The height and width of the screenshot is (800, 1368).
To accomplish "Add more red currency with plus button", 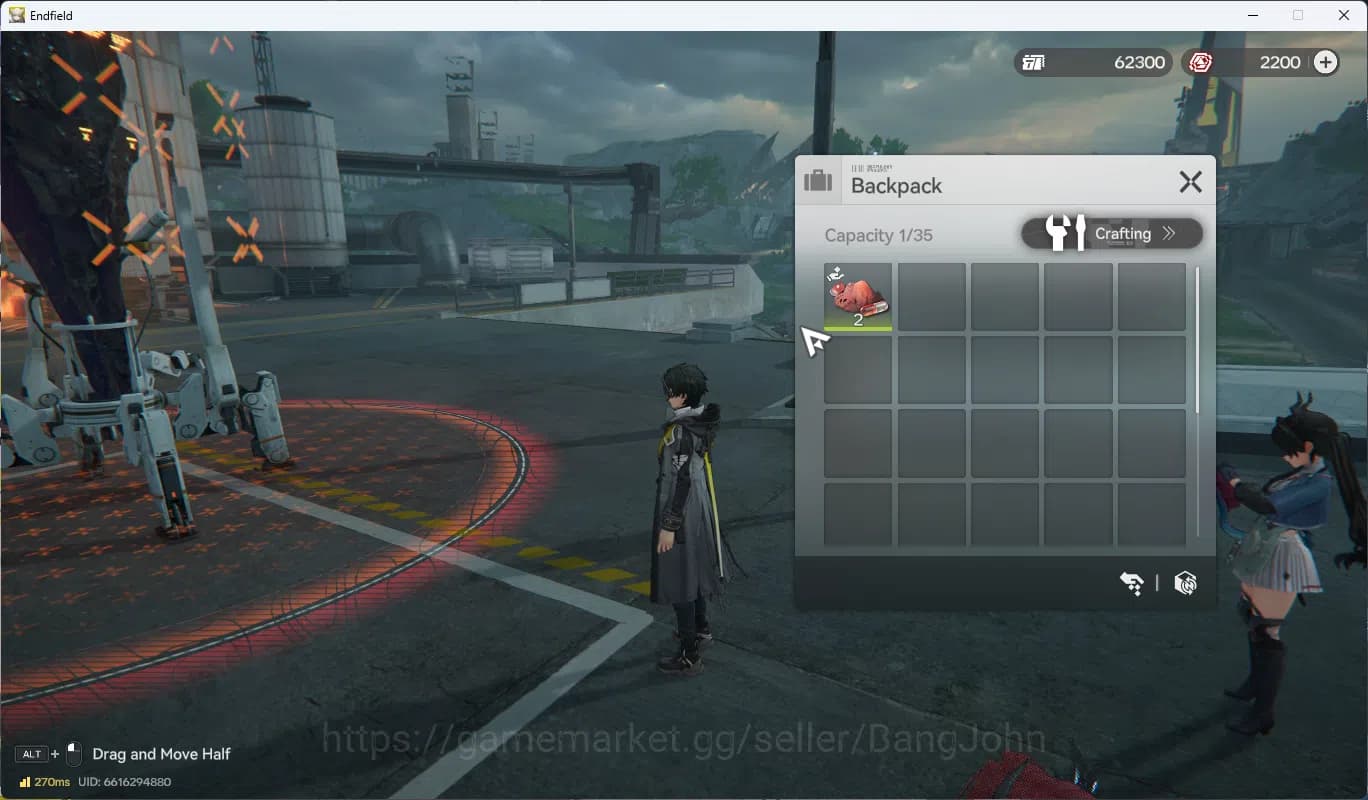I will 1325,62.
